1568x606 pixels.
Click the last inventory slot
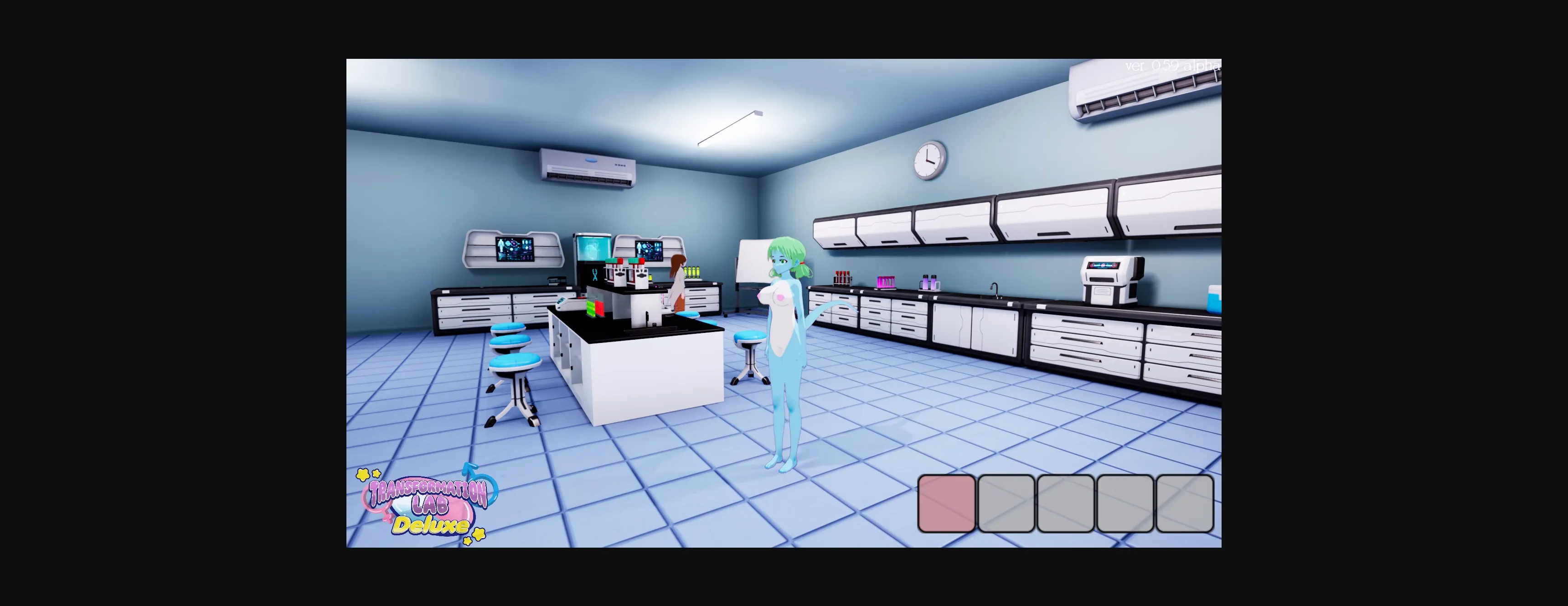coord(1183,504)
